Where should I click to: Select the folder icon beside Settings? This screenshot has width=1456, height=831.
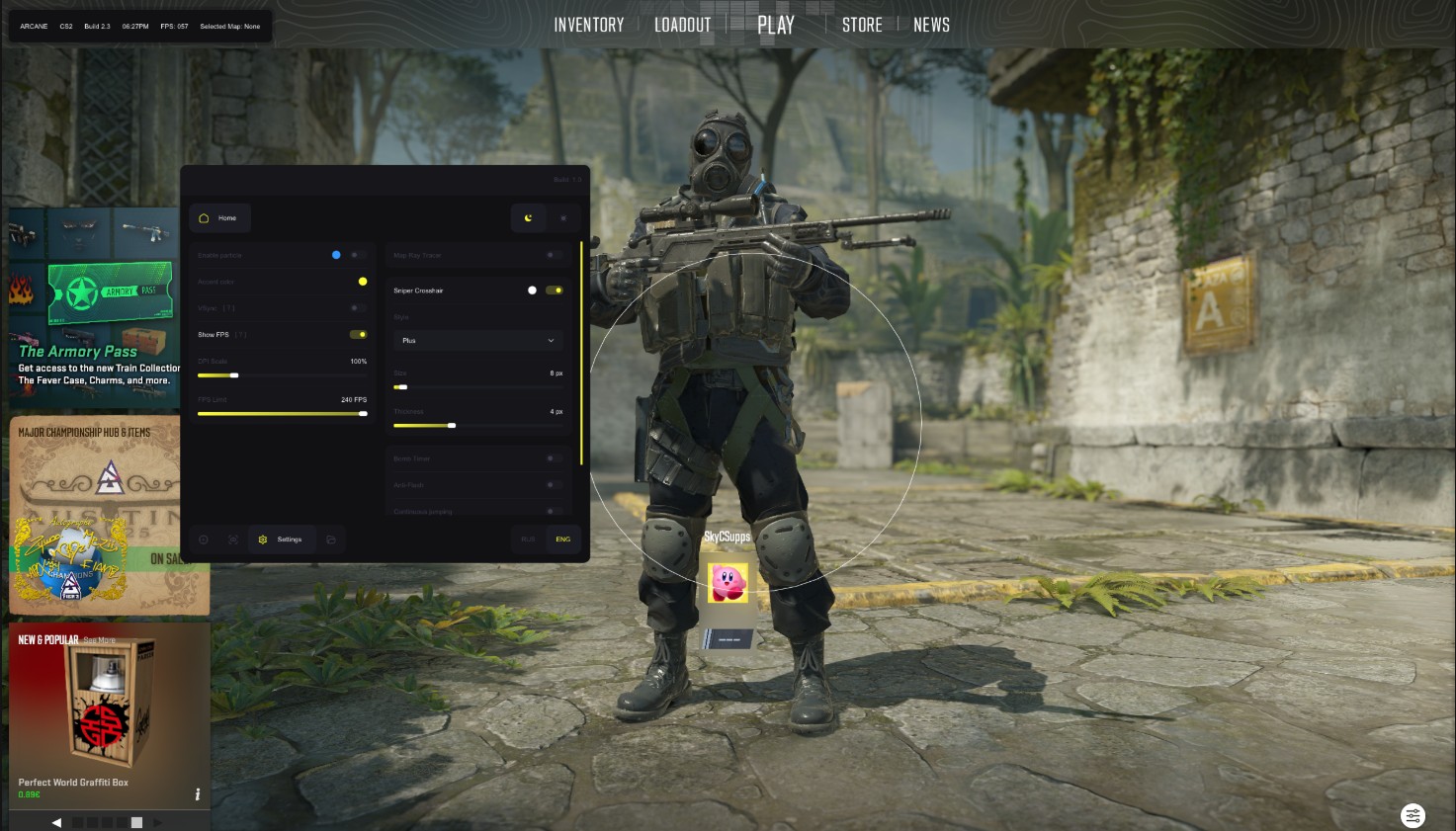pyautogui.click(x=331, y=540)
